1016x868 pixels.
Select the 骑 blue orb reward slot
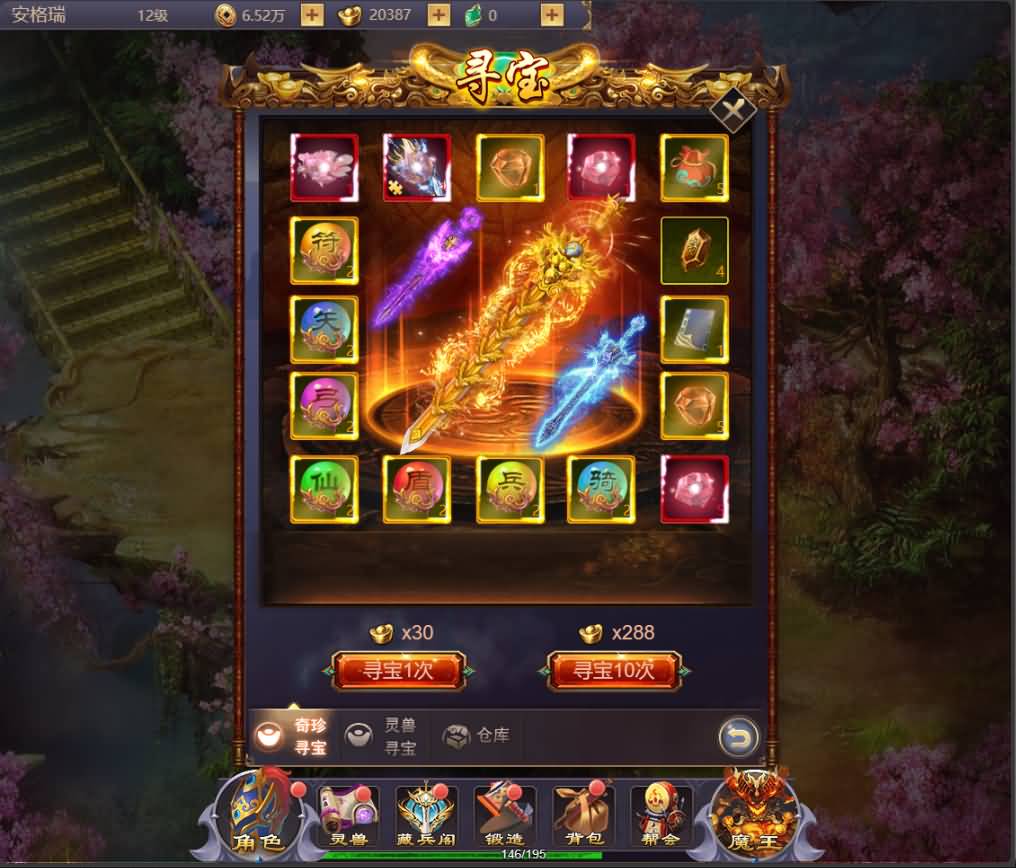click(x=601, y=489)
